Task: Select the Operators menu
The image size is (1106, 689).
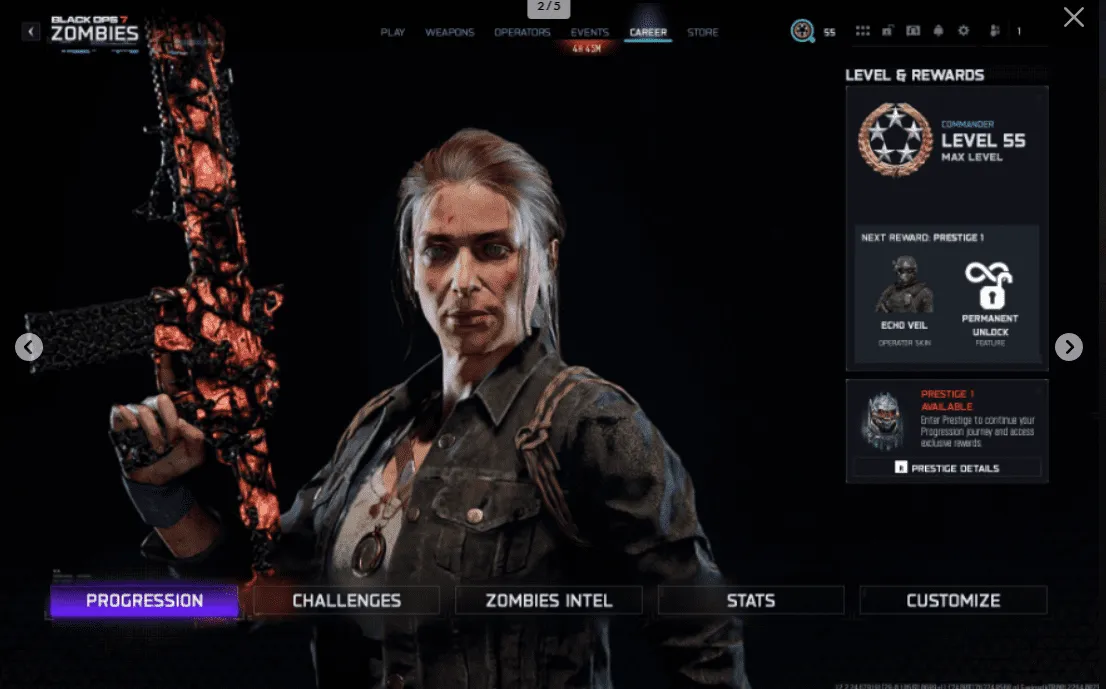Action: point(522,32)
